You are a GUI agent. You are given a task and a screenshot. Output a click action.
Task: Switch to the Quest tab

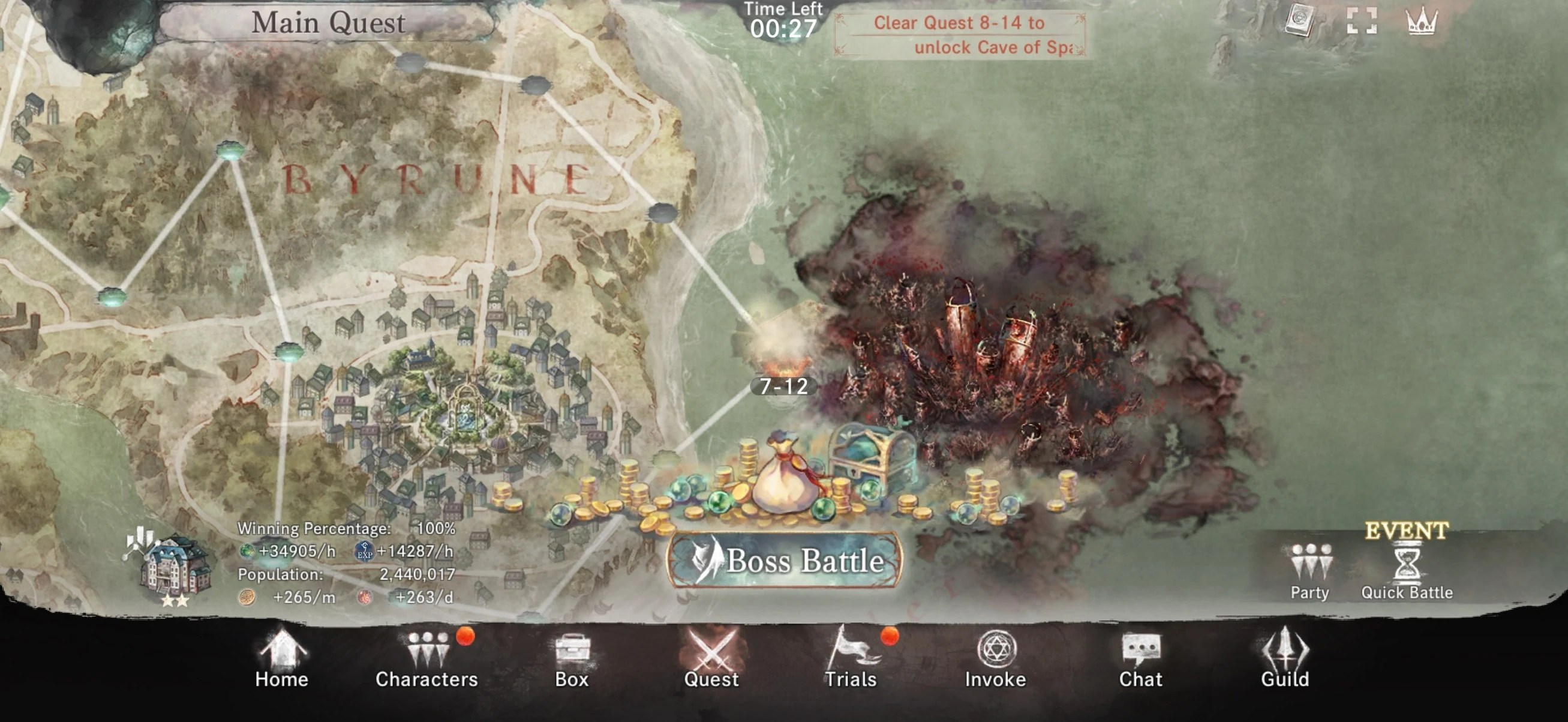(x=711, y=660)
